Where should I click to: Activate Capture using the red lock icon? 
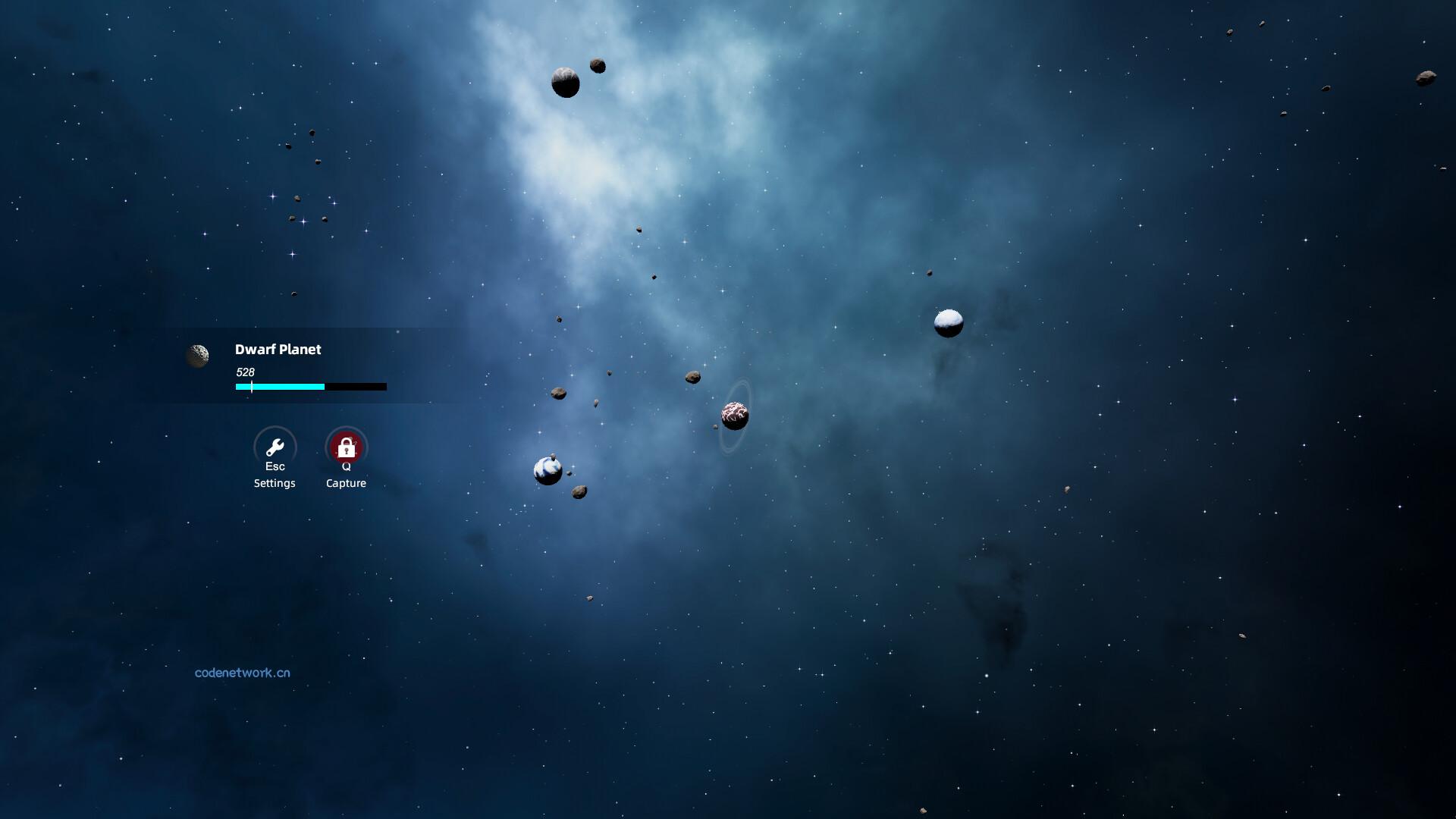click(x=346, y=447)
